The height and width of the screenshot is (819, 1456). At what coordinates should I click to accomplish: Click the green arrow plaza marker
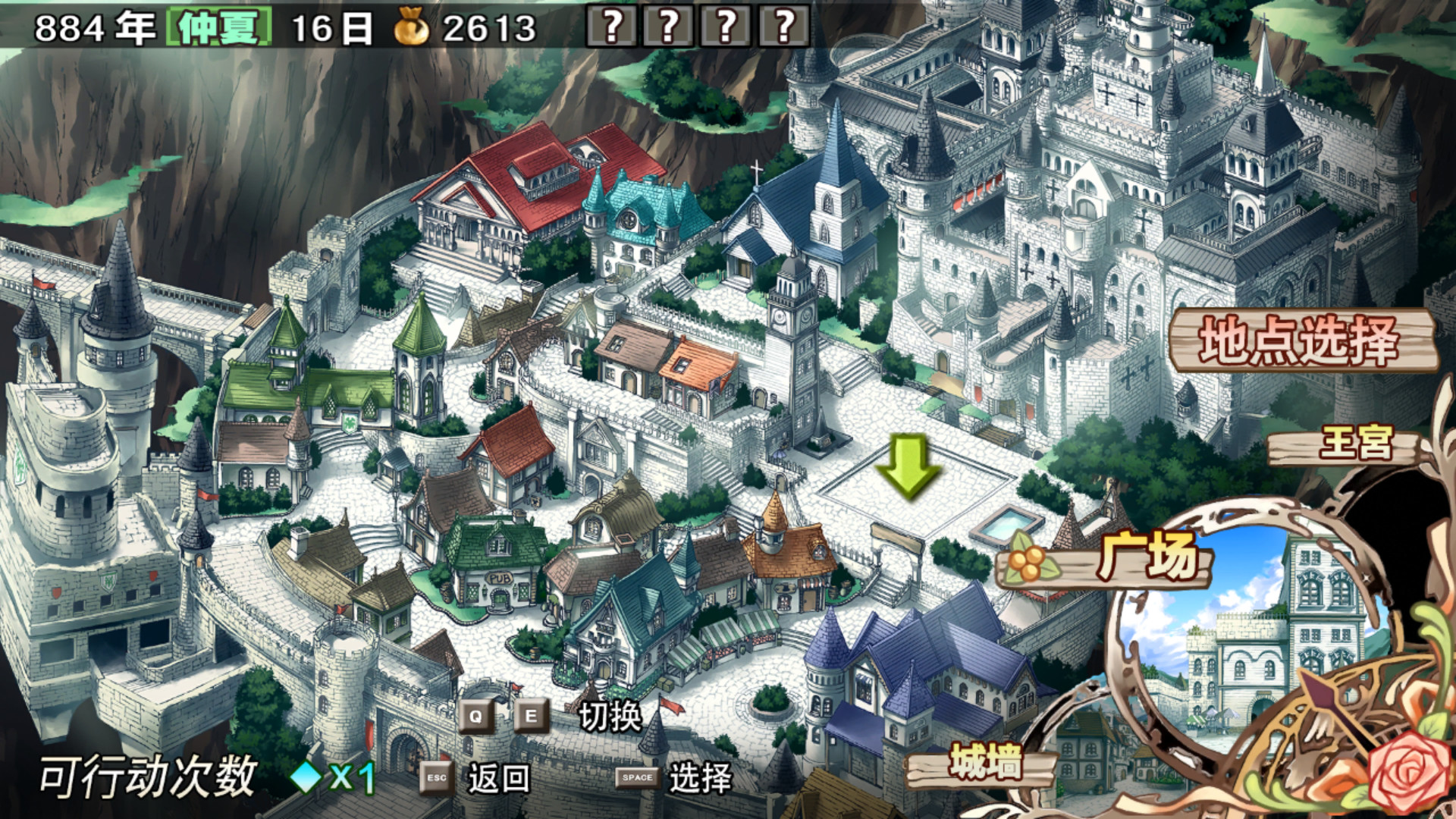(x=908, y=466)
